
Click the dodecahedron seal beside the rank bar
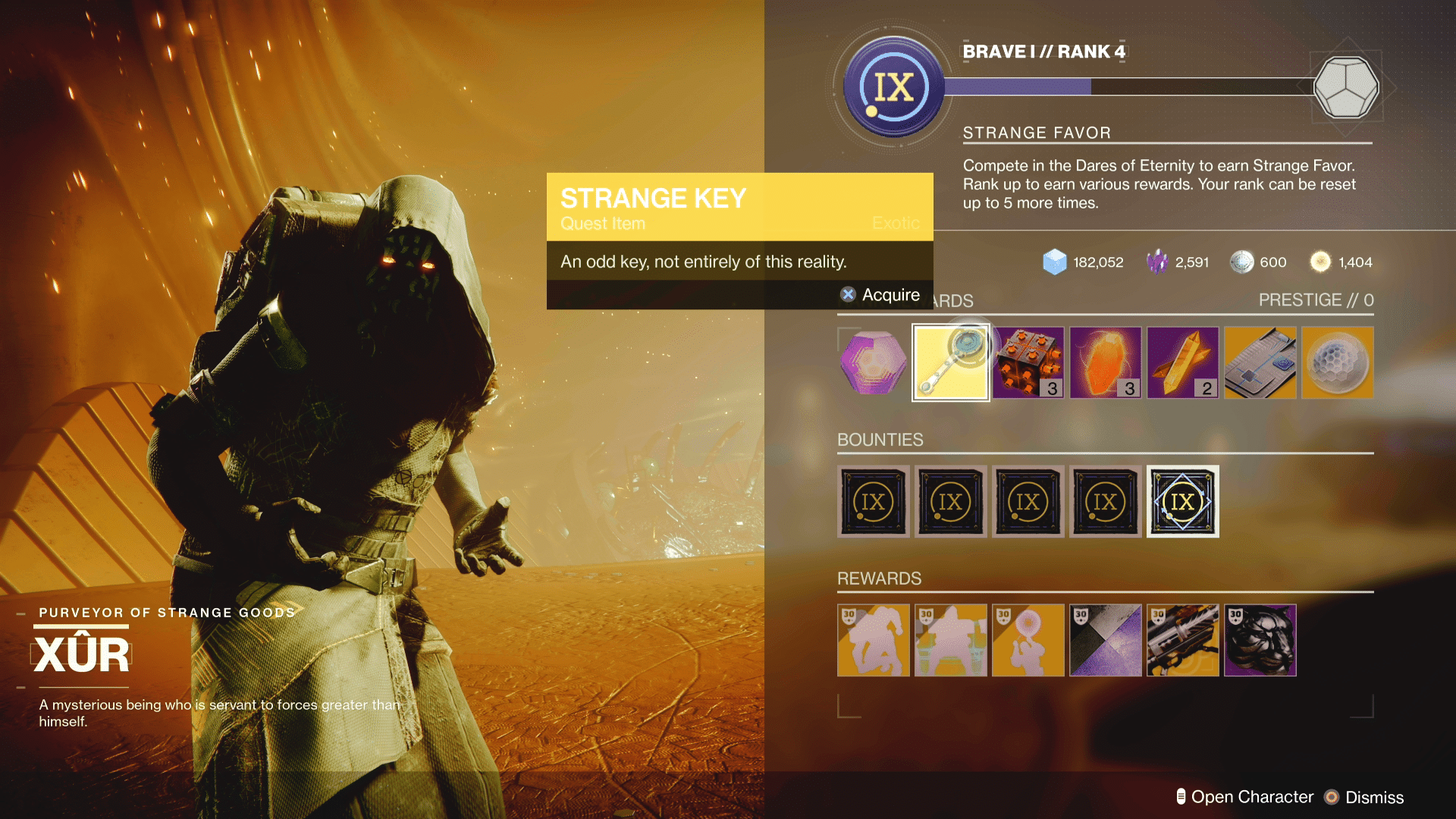[1347, 87]
